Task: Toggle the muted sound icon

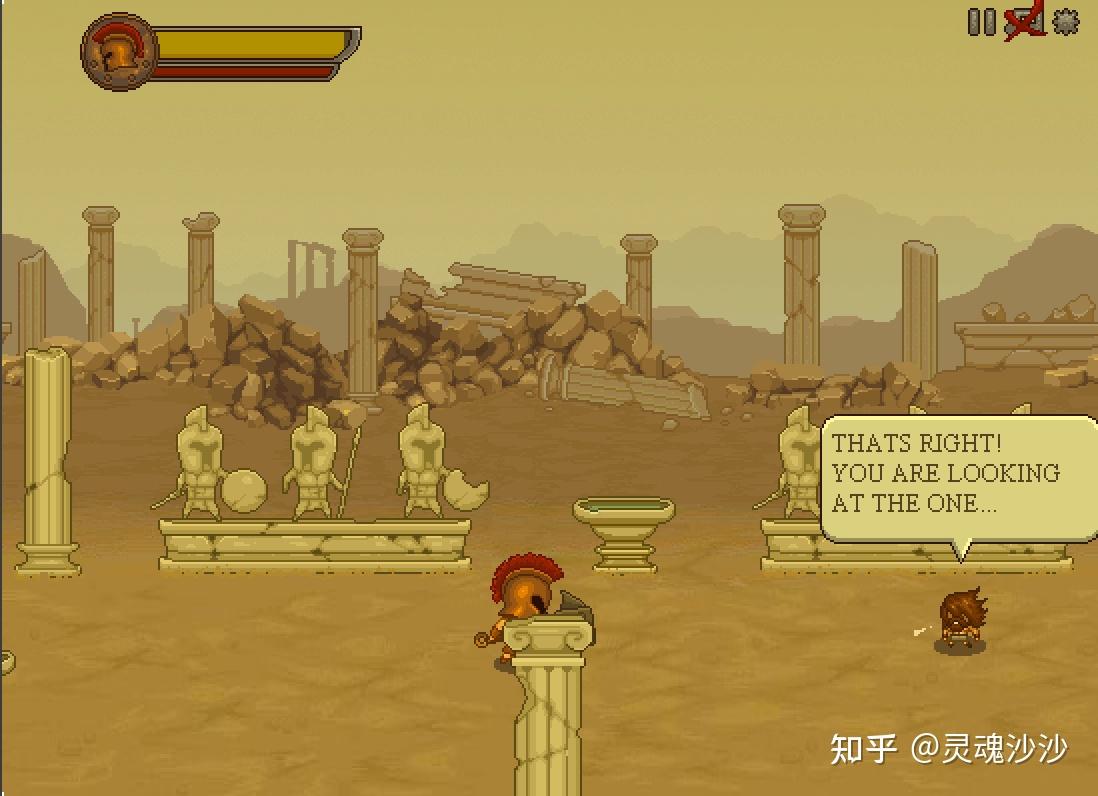Action: (x=1024, y=22)
